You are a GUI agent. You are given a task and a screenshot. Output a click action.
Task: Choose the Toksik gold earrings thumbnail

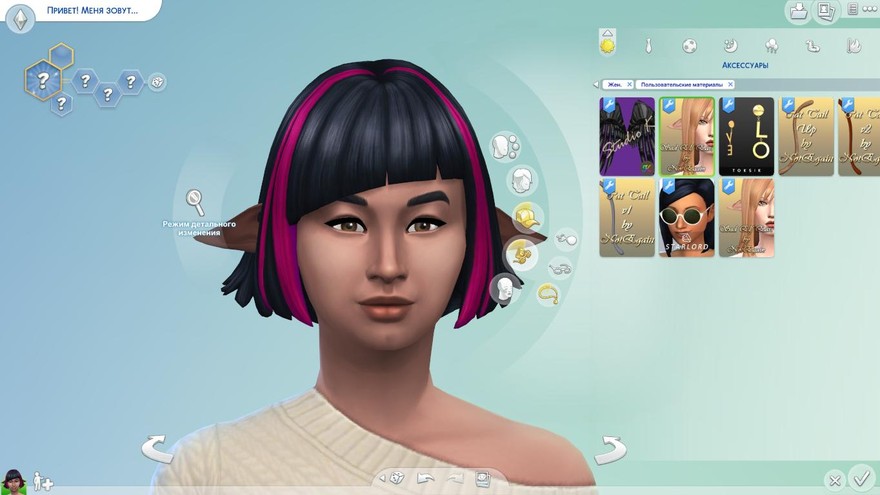tap(746, 137)
